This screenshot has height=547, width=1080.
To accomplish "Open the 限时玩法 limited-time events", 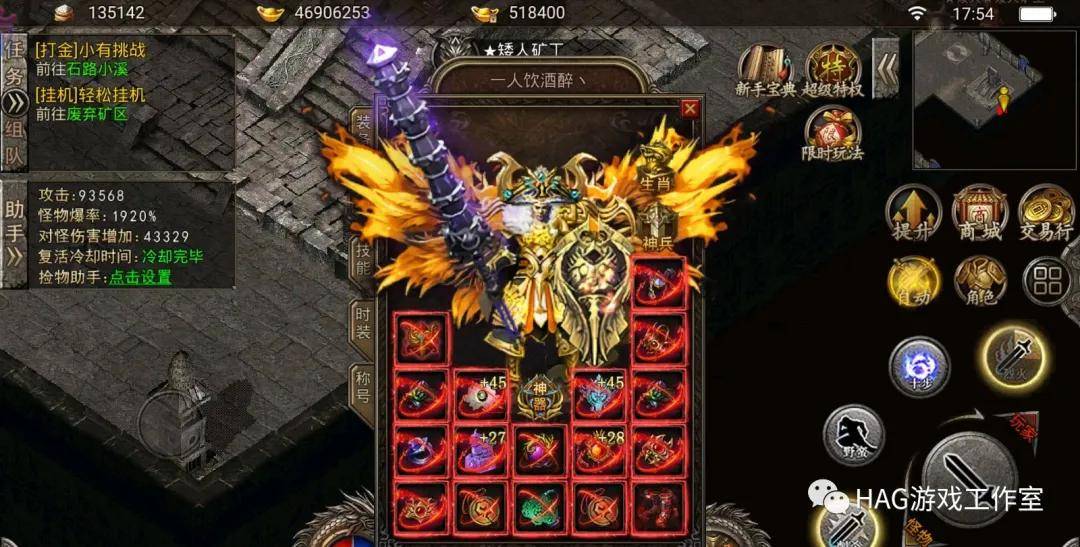I will [x=834, y=135].
